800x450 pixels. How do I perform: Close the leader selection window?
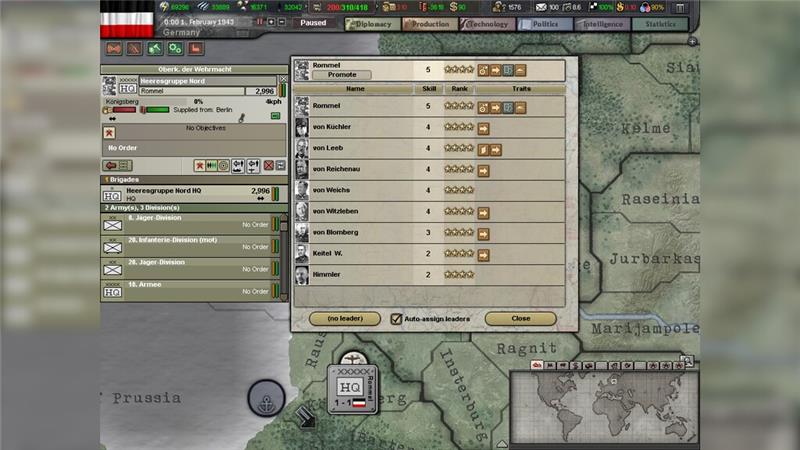(x=520, y=318)
